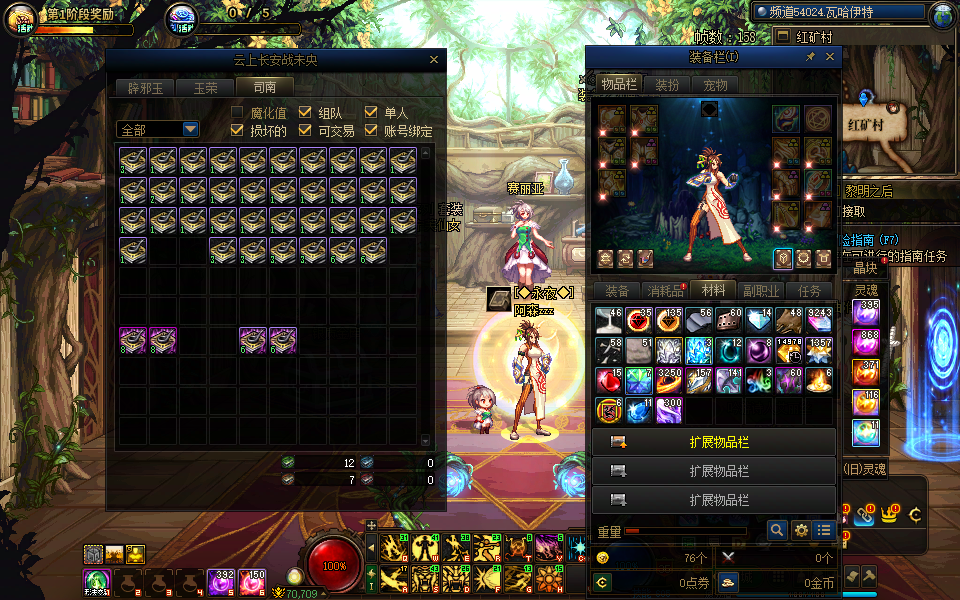Switch to the 副职业 tab
The width and height of the screenshot is (960, 600).
coord(762,291)
